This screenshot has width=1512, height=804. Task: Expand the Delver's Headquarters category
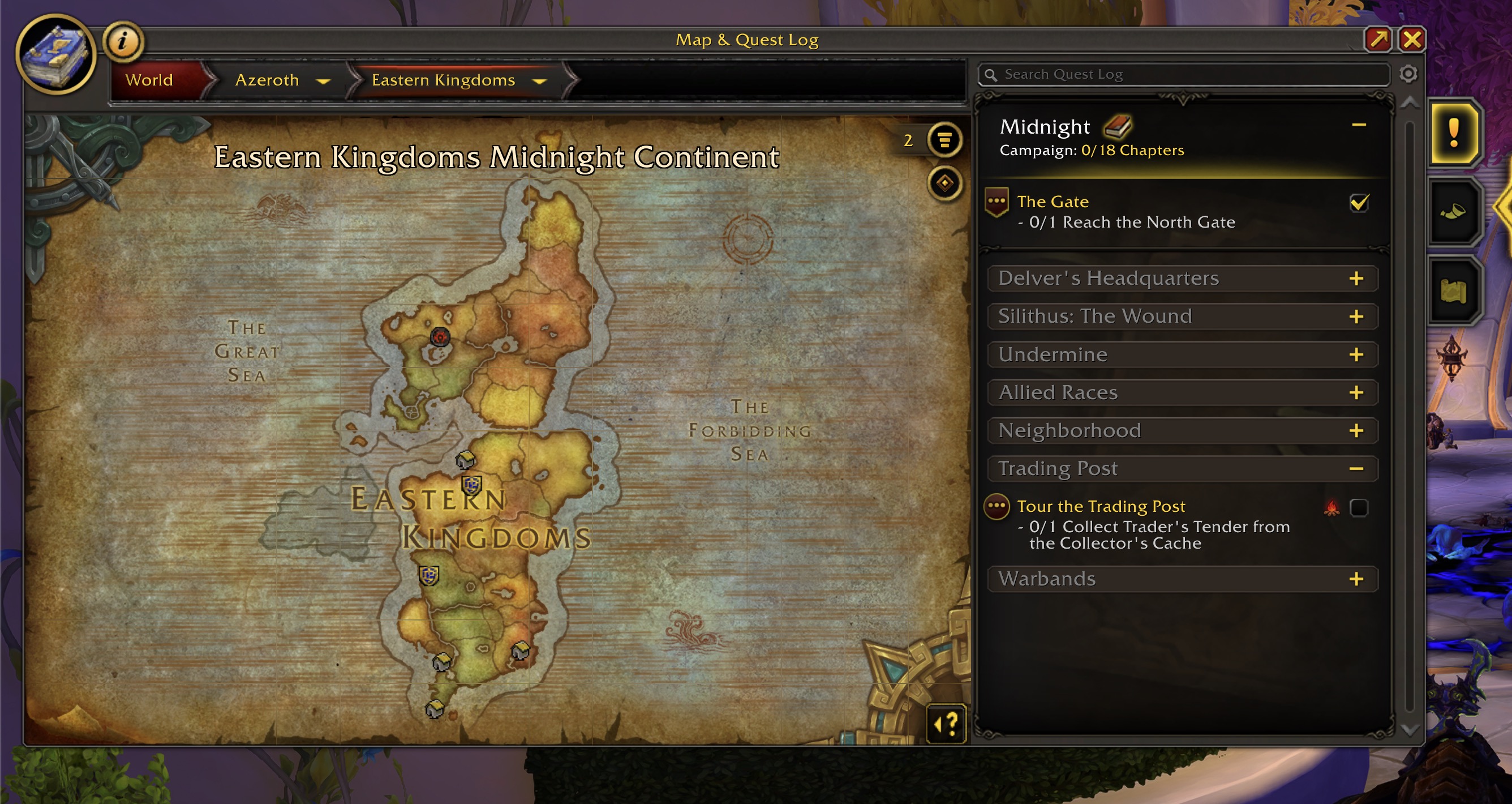(x=1356, y=279)
